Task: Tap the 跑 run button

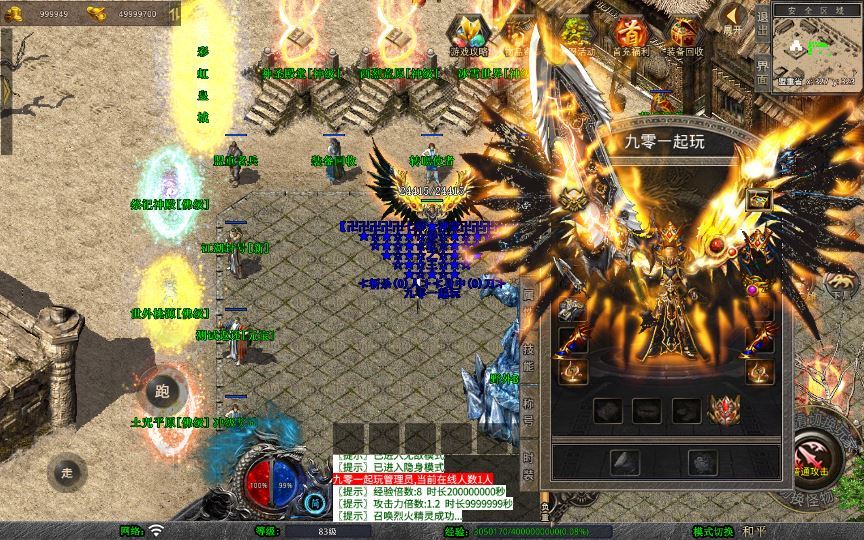Action: tap(165, 391)
